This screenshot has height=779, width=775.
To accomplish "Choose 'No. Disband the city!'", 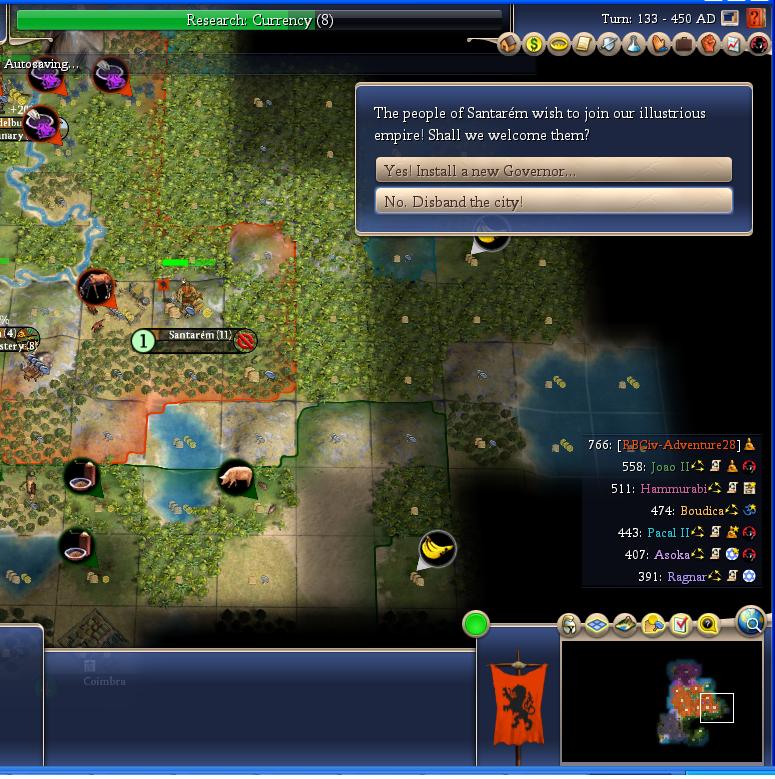I will pyautogui.click(x=553, y=201).
